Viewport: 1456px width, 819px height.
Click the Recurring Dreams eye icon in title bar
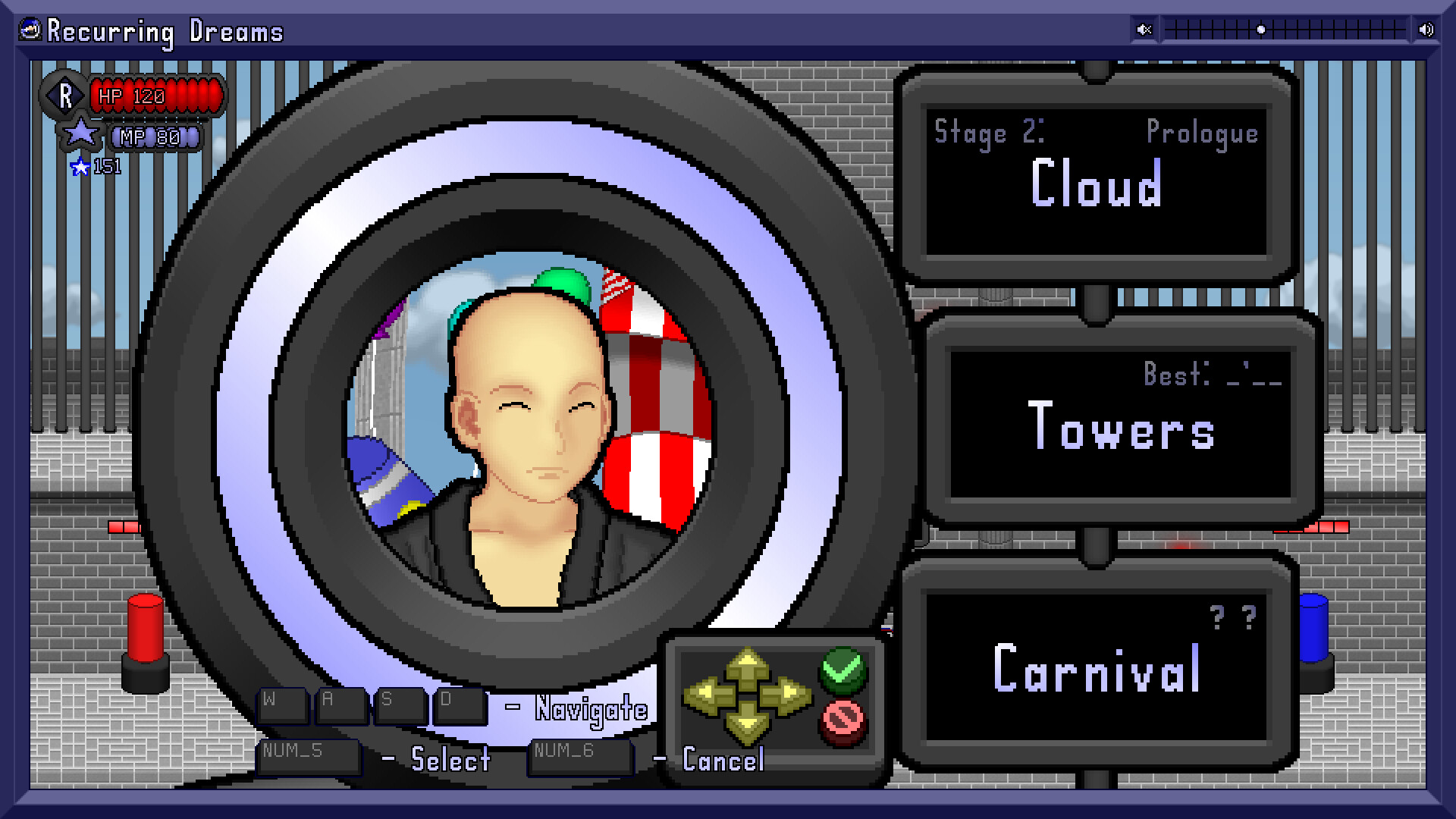coord(30,30)
